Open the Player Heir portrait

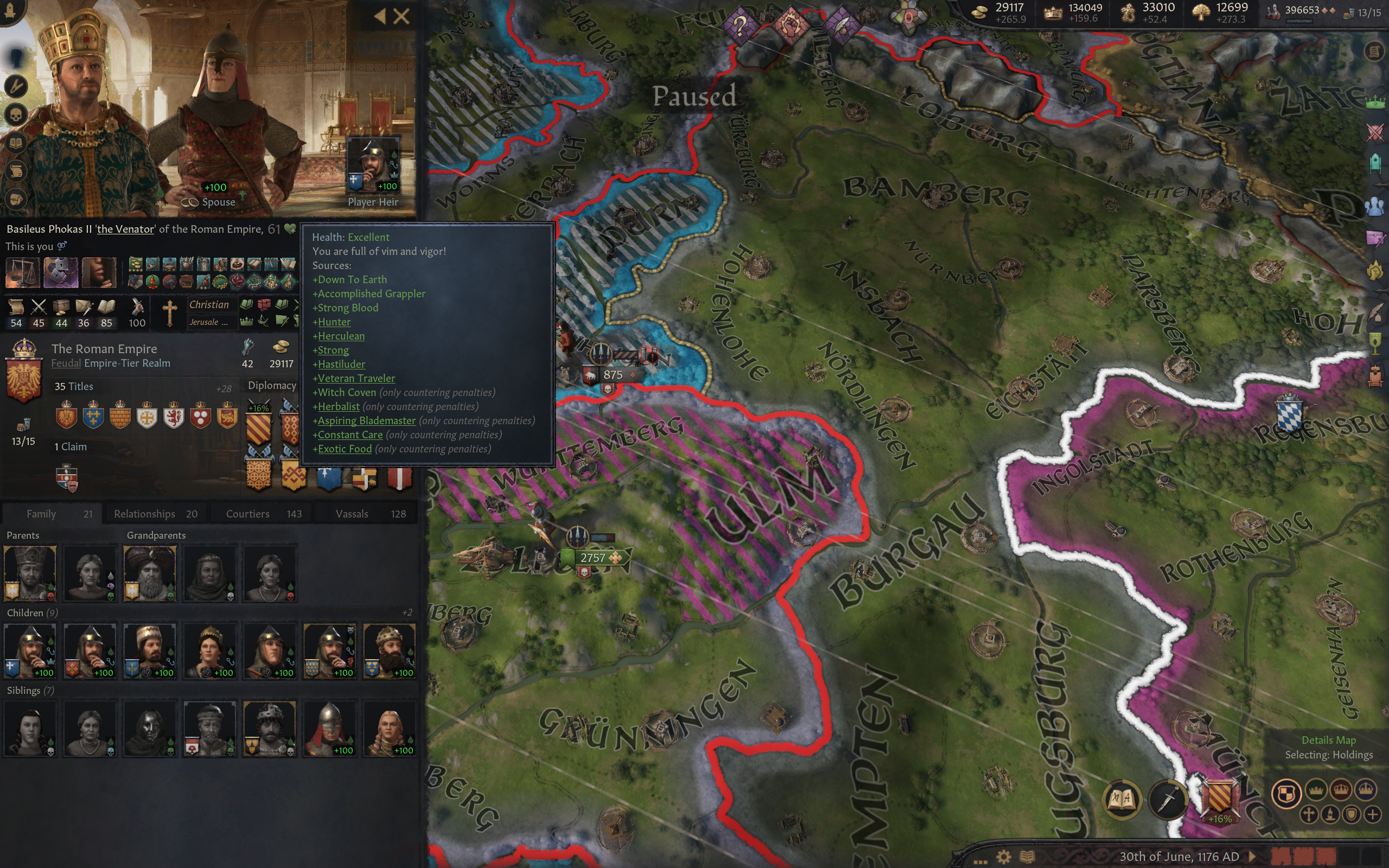click(373, 164)
